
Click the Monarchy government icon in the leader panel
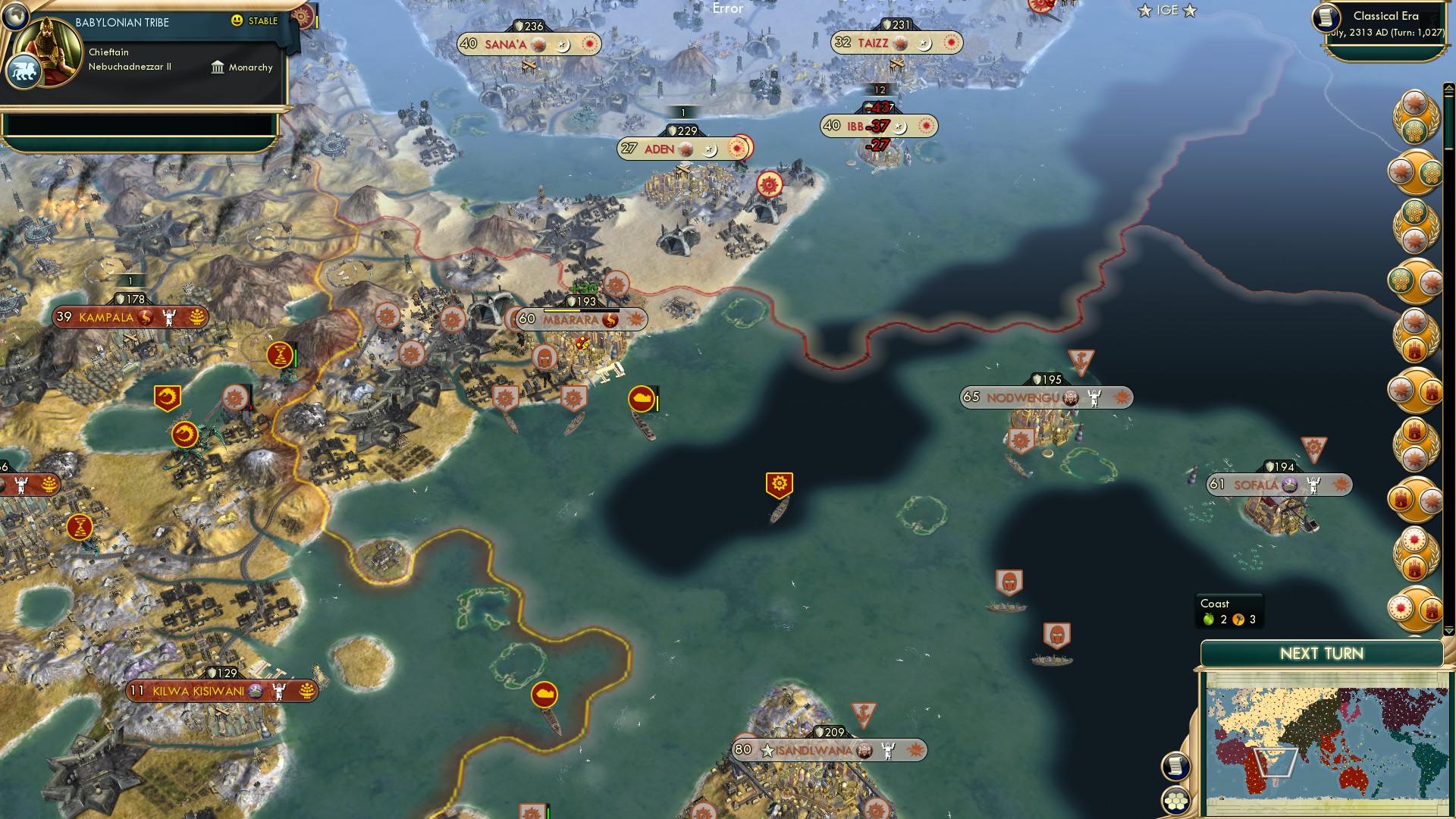click(218, 67)
